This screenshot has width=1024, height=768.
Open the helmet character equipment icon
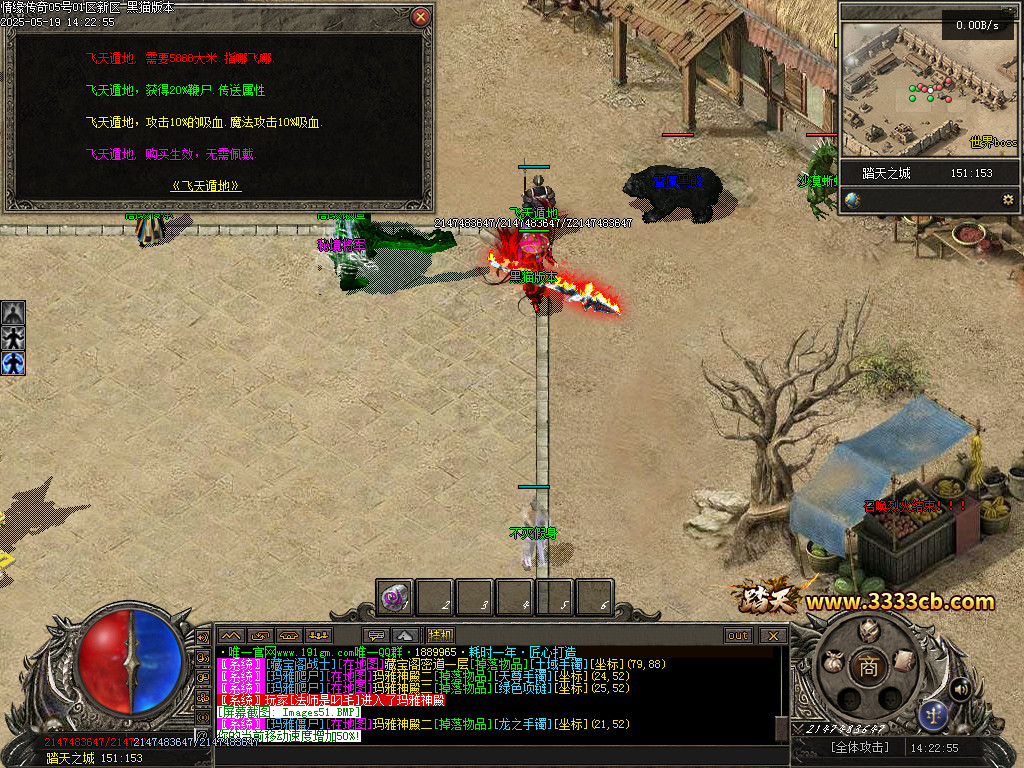(x=869, y=630)
